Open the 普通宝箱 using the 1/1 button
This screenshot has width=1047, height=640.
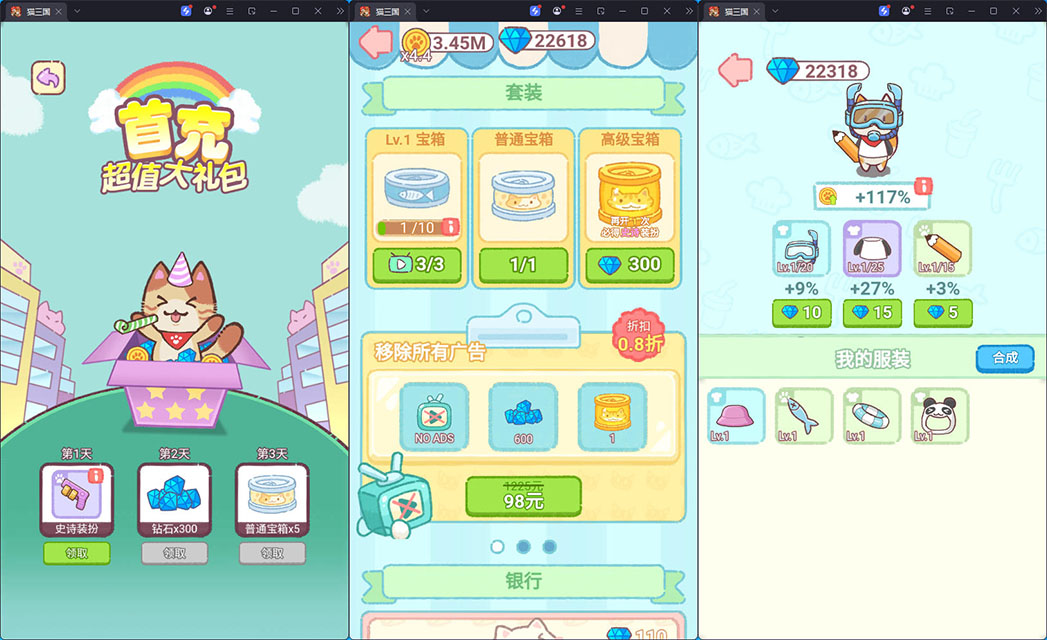[x=523, y=266]
